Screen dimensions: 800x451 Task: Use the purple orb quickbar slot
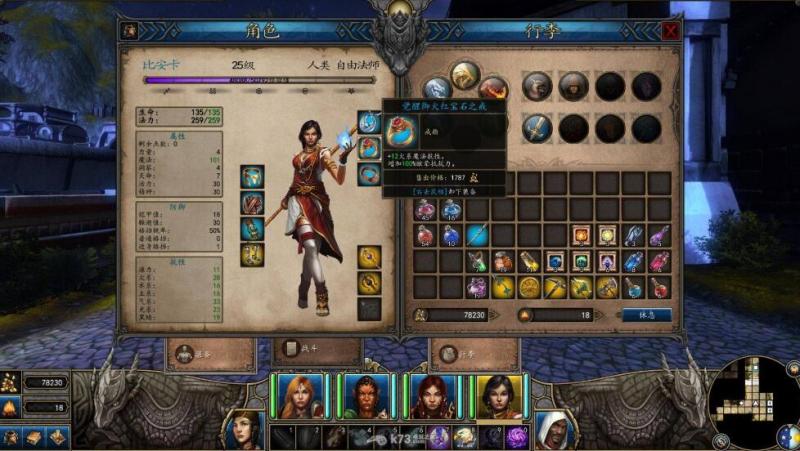click(x=519, y=436)
